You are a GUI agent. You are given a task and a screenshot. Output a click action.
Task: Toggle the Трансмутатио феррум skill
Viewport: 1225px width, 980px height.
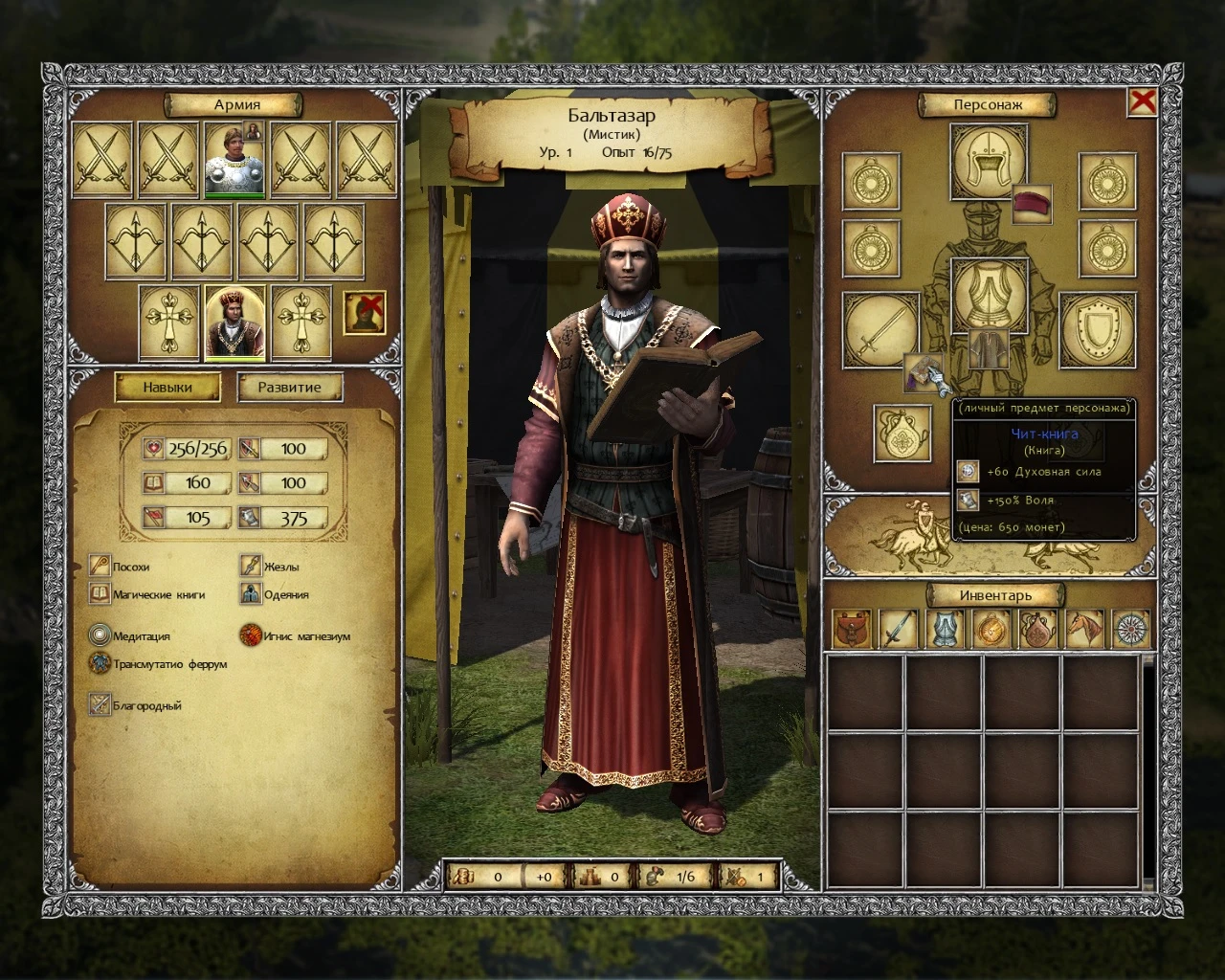[100, 663]
